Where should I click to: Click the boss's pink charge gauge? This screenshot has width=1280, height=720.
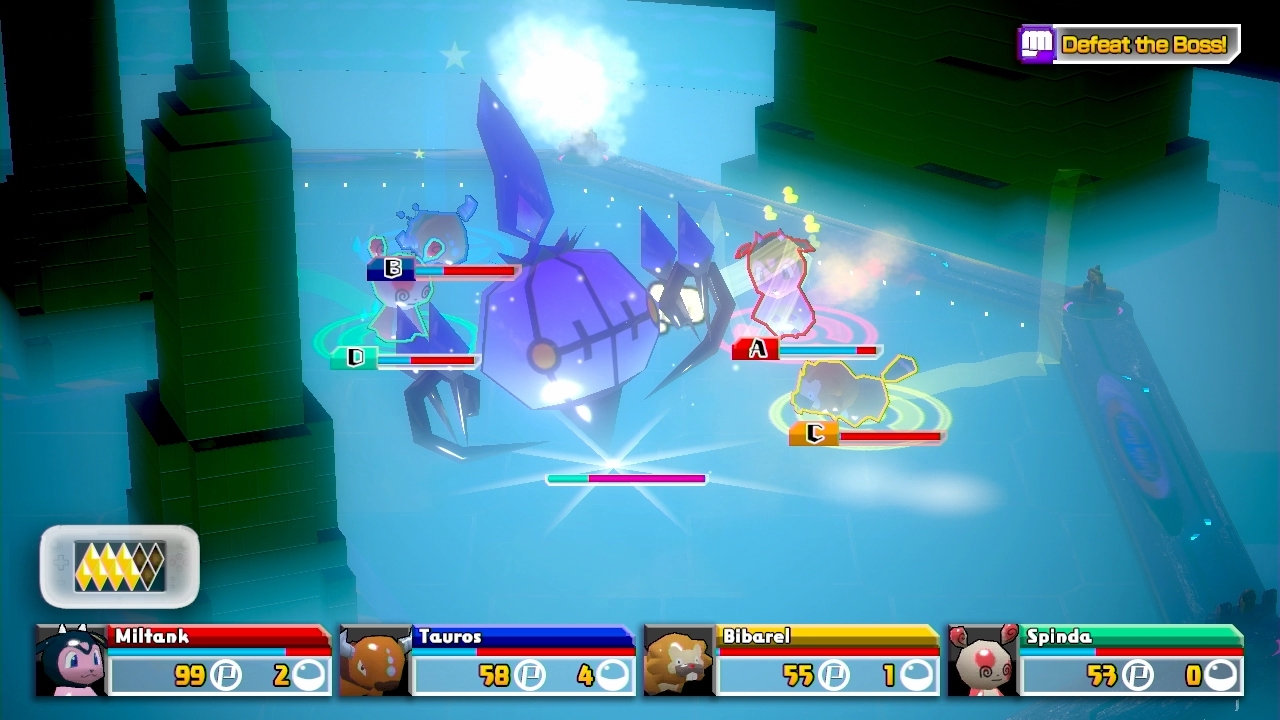(x=628, y=479)
